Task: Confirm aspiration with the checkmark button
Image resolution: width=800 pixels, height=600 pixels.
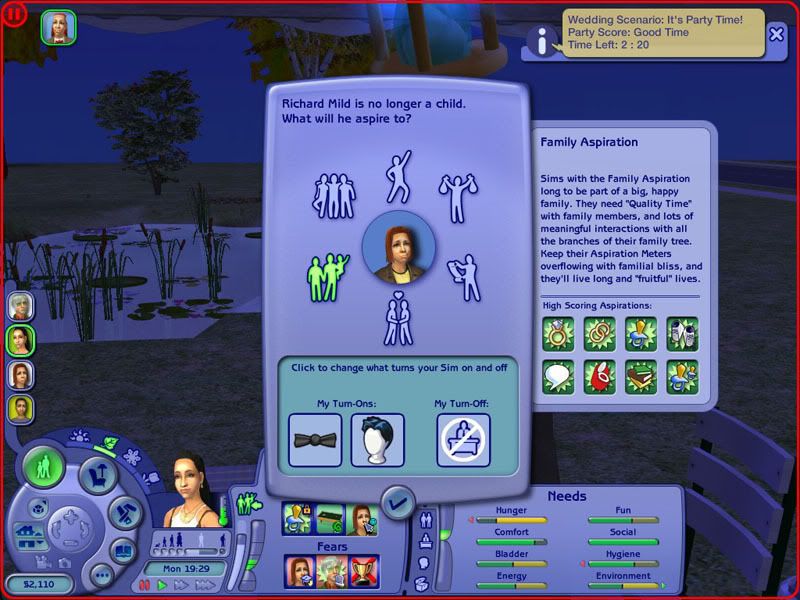Action: [398, 500]
